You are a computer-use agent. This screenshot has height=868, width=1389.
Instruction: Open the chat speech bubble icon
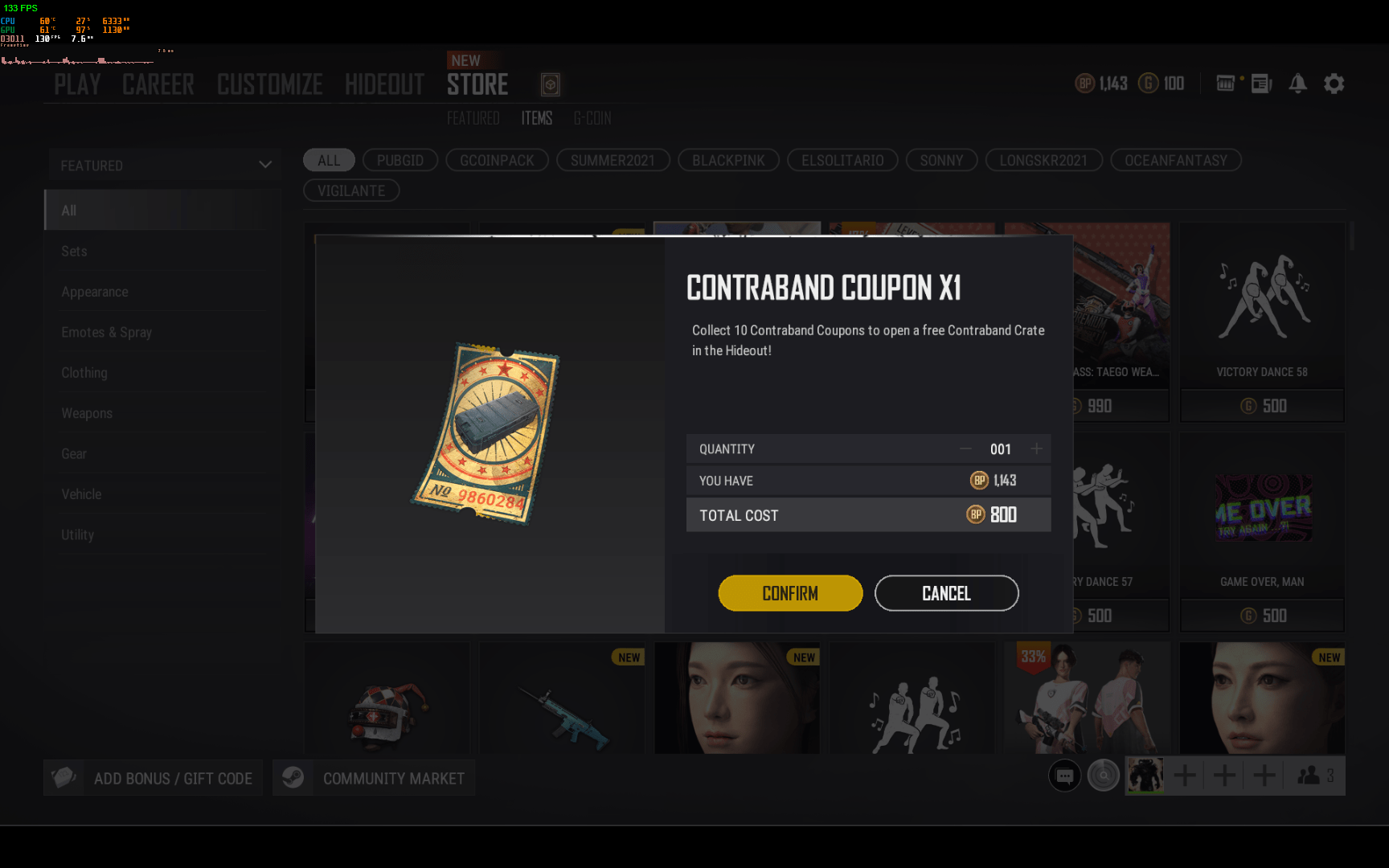[1065, 775]
